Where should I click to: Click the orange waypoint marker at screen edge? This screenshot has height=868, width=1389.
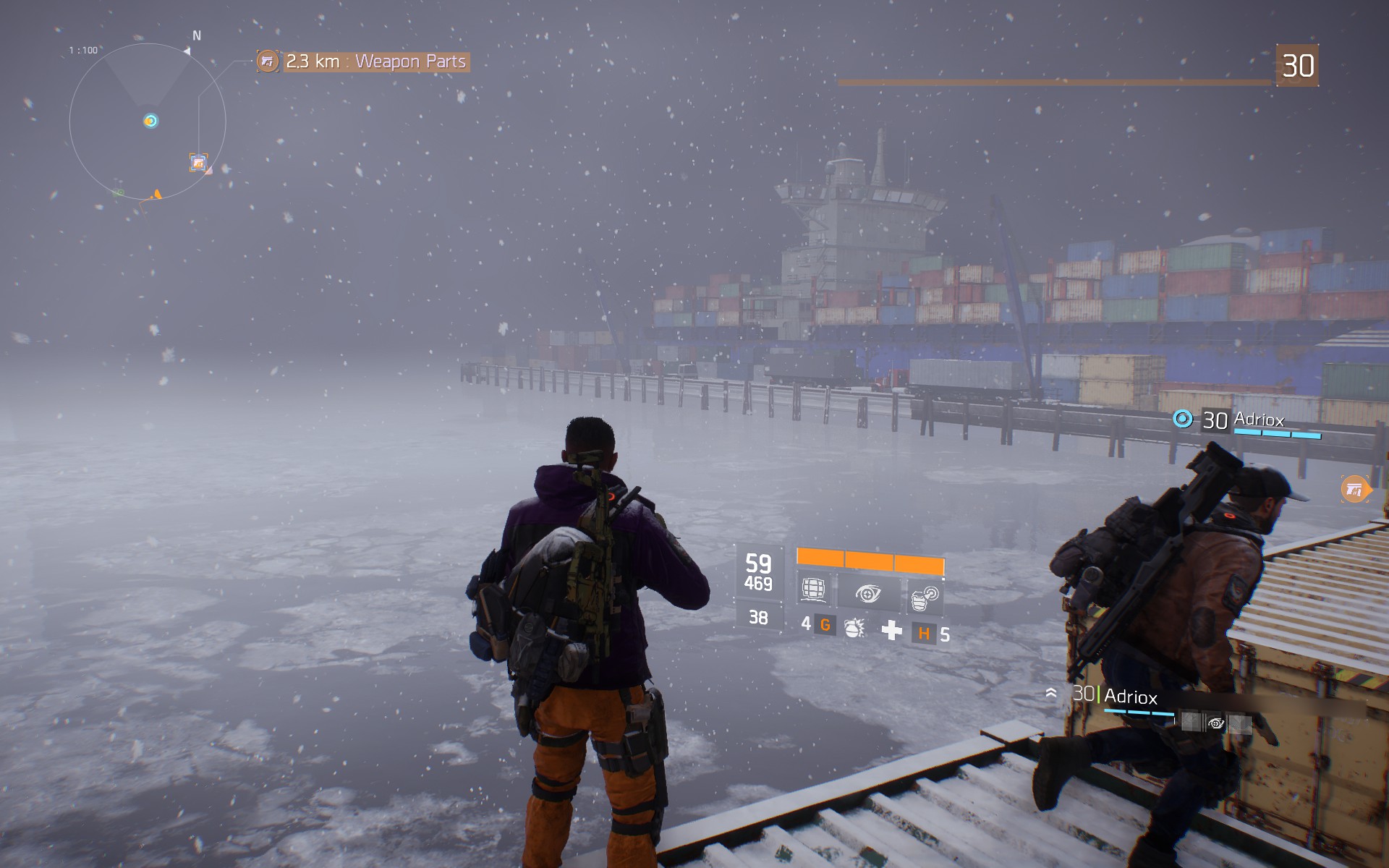click(1355, 490)
